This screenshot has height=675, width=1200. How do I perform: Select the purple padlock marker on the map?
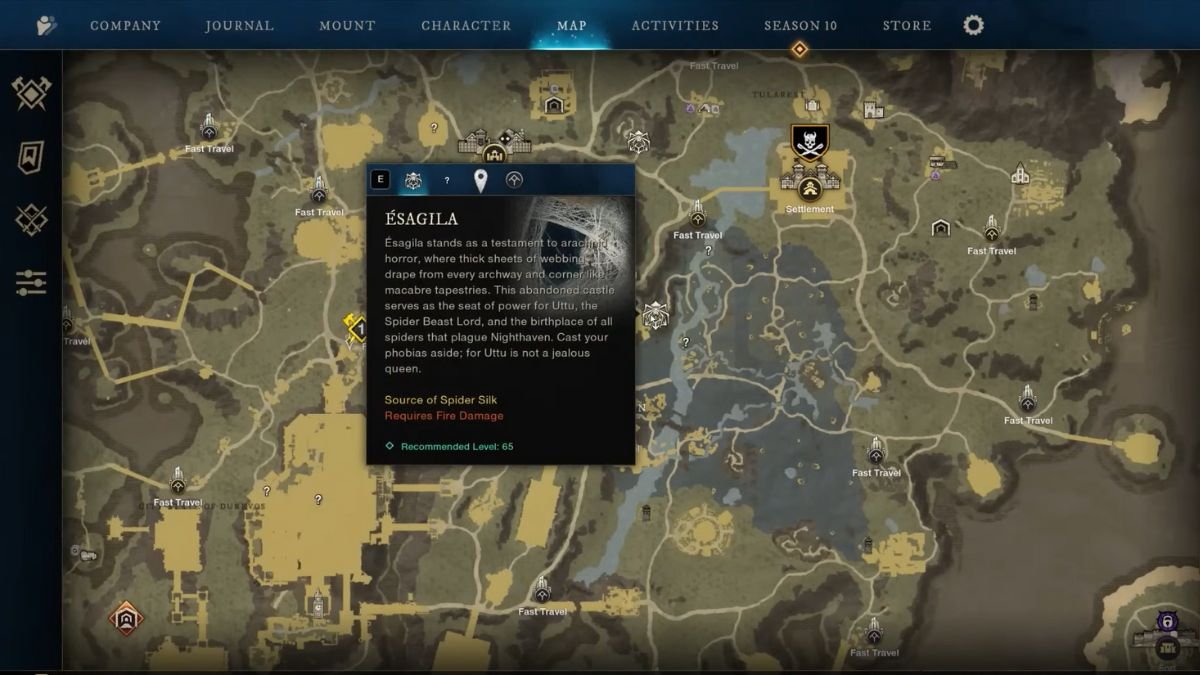[x=1166, y=622]
